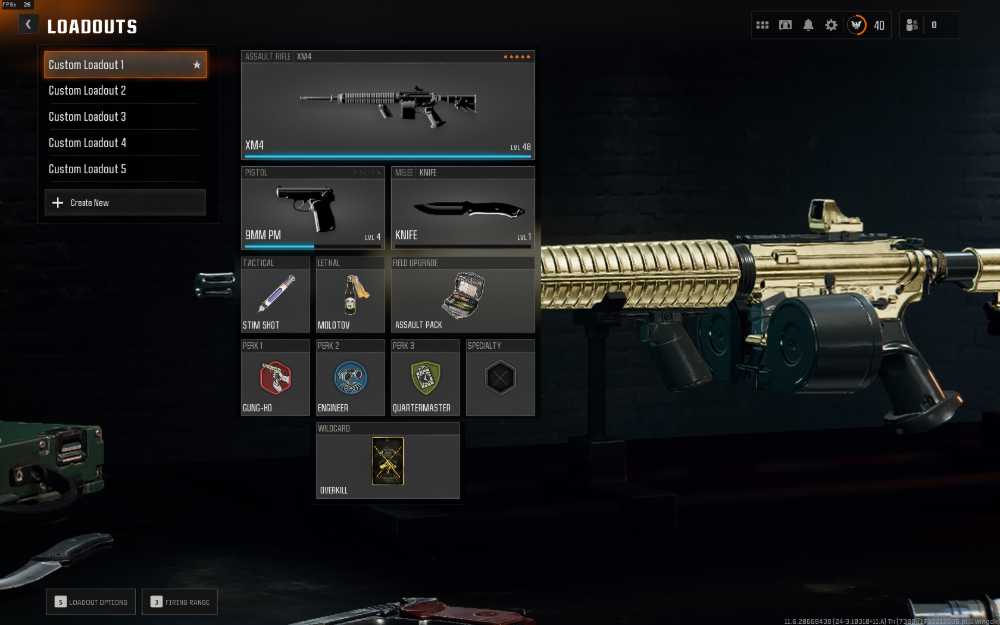This screenshot has width=1000, height=625.
Task: Open the XM4 assault rifle slot
Action: (388, 105)
